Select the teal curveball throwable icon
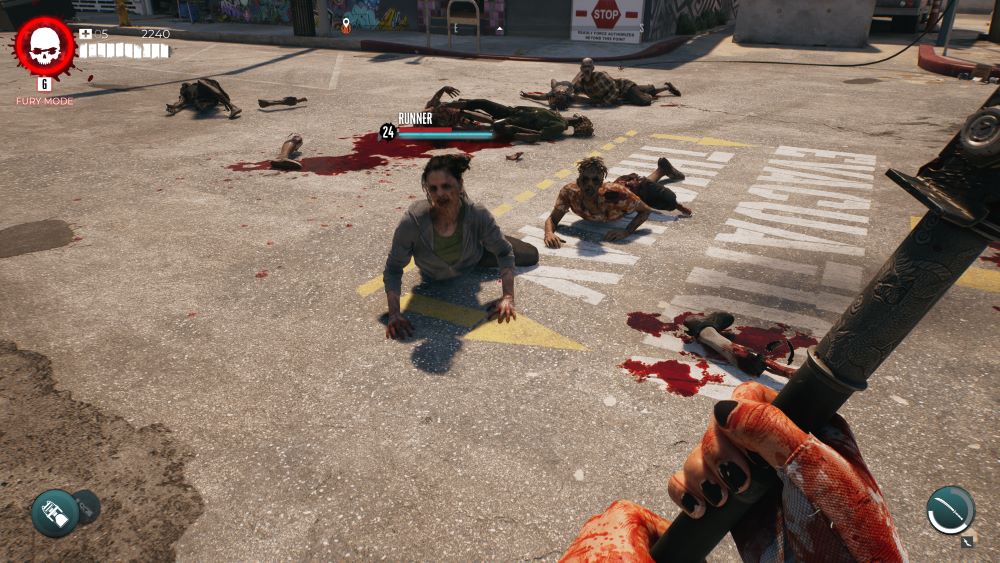The width and height of the screenshot is (1000, 563). (x=54, y=513)
